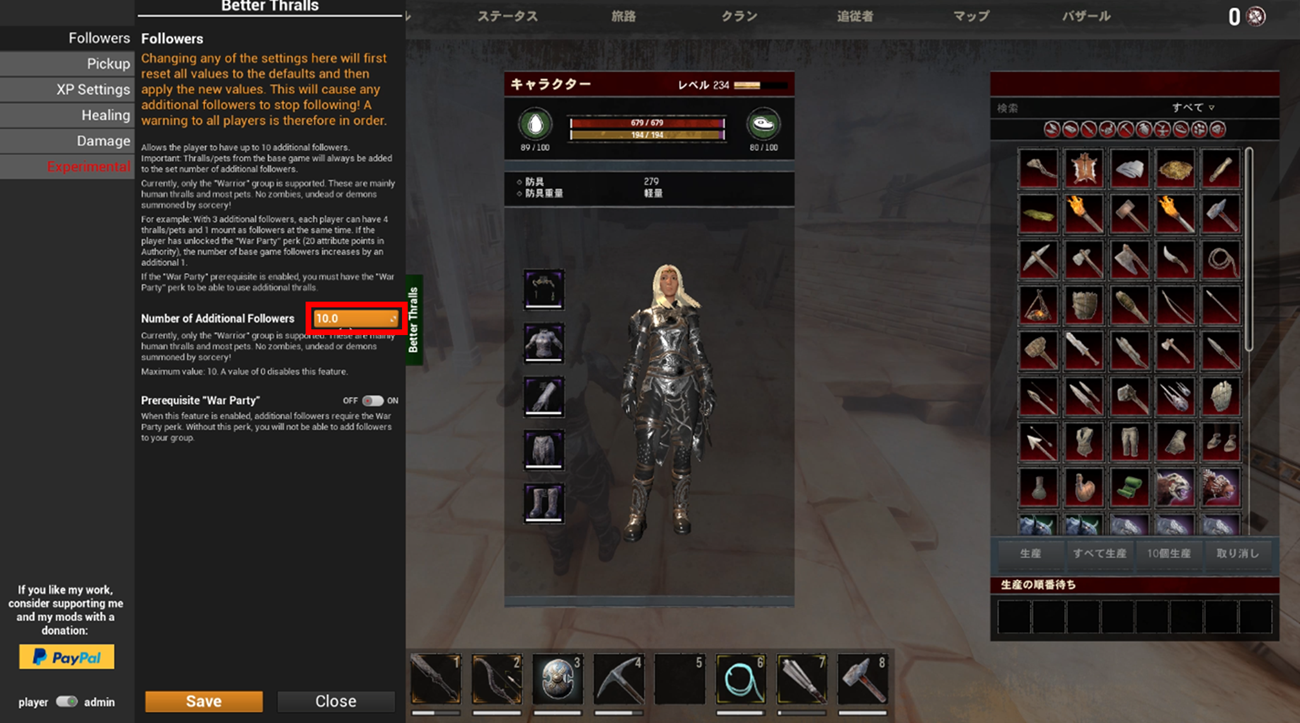Select the pickaxe tools filter icon
Image resolution: width=1300 pixels, height=723 pixels.
coord(1125,128)
